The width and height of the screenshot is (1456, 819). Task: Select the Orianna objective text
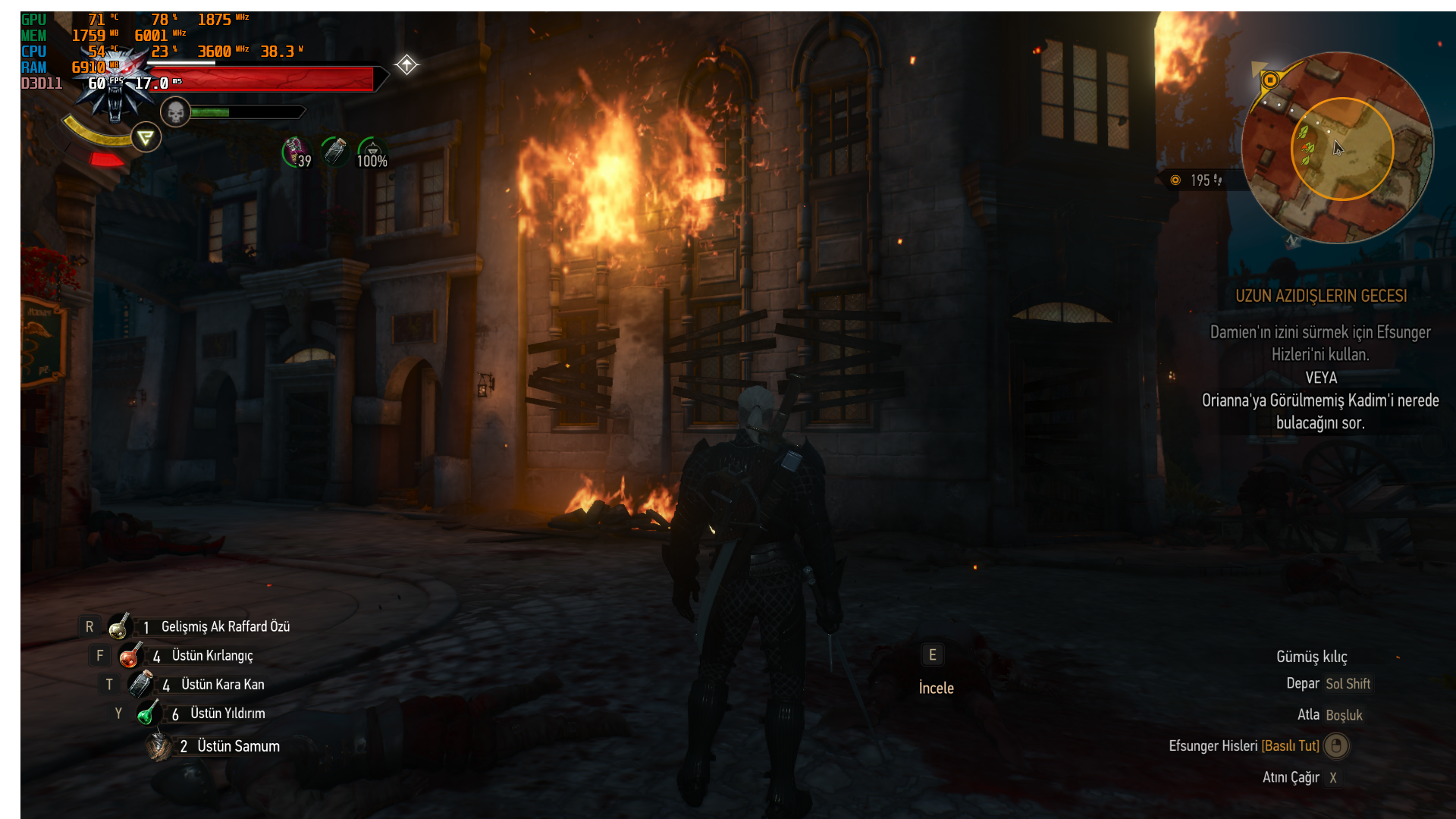[x=1320, y=411]
